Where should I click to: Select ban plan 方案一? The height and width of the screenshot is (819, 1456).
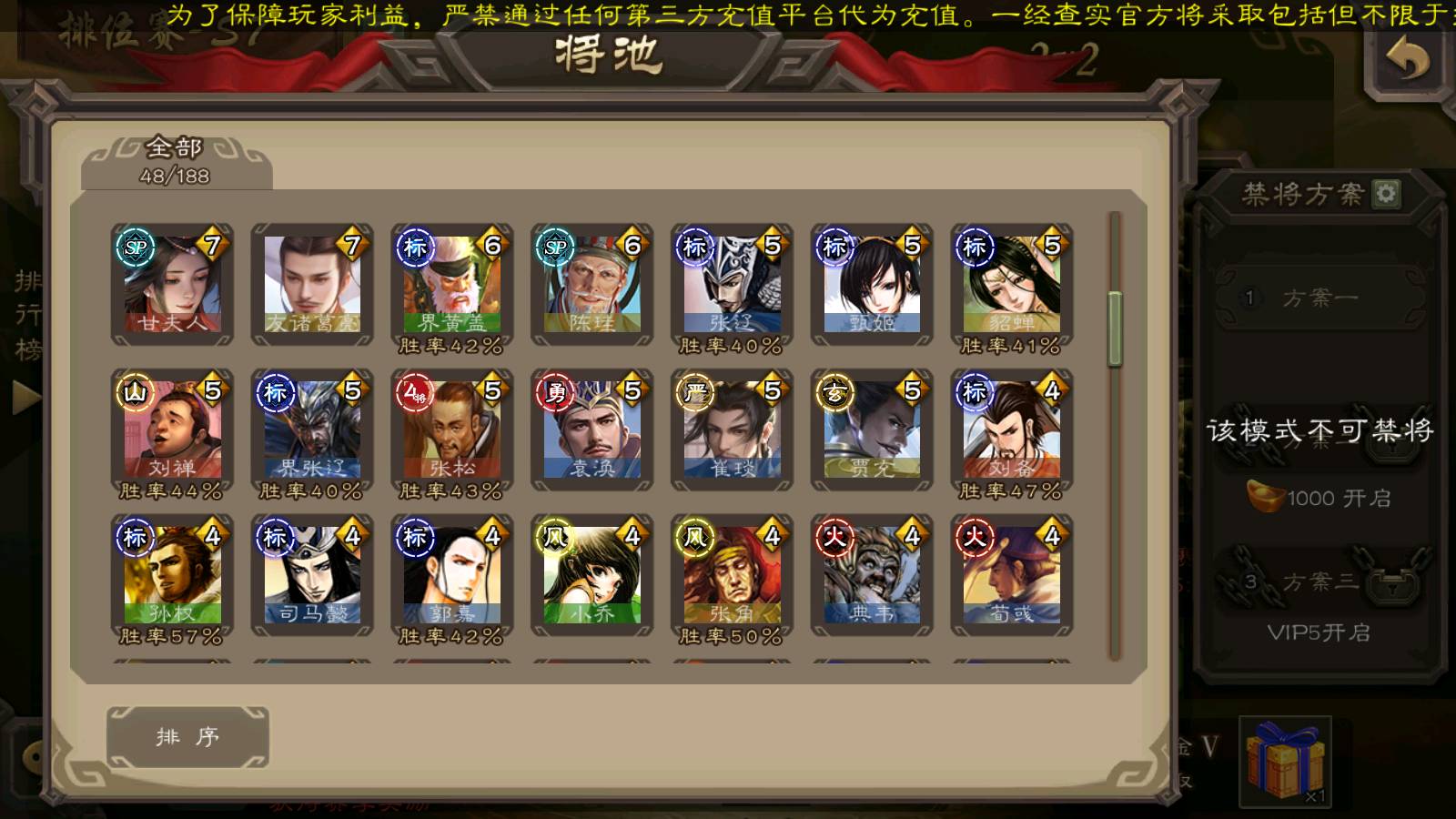pyautogui.click(x=1319, y=298)
